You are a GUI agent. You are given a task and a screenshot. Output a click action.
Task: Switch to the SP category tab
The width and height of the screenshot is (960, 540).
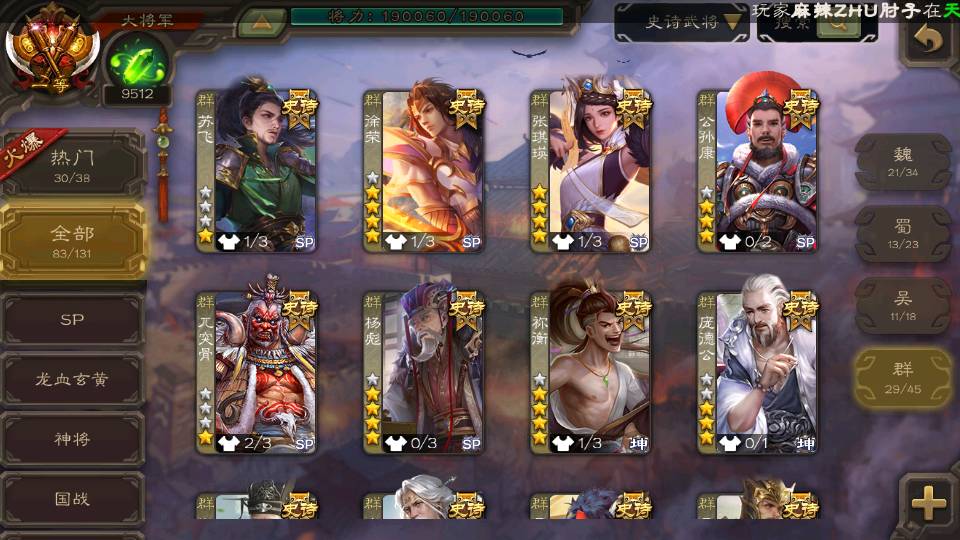tap(72, 320)
